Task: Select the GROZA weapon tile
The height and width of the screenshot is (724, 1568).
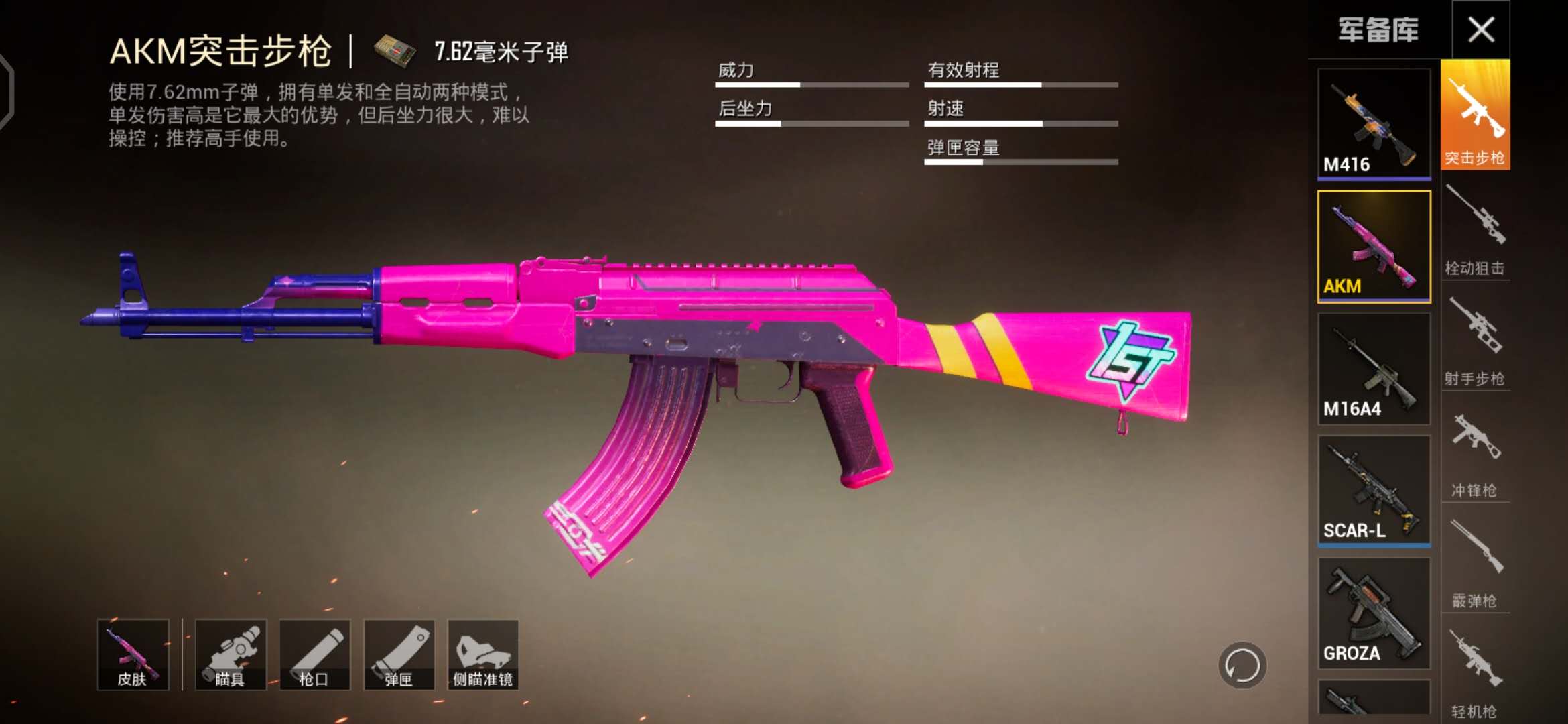Action: 1374,613
